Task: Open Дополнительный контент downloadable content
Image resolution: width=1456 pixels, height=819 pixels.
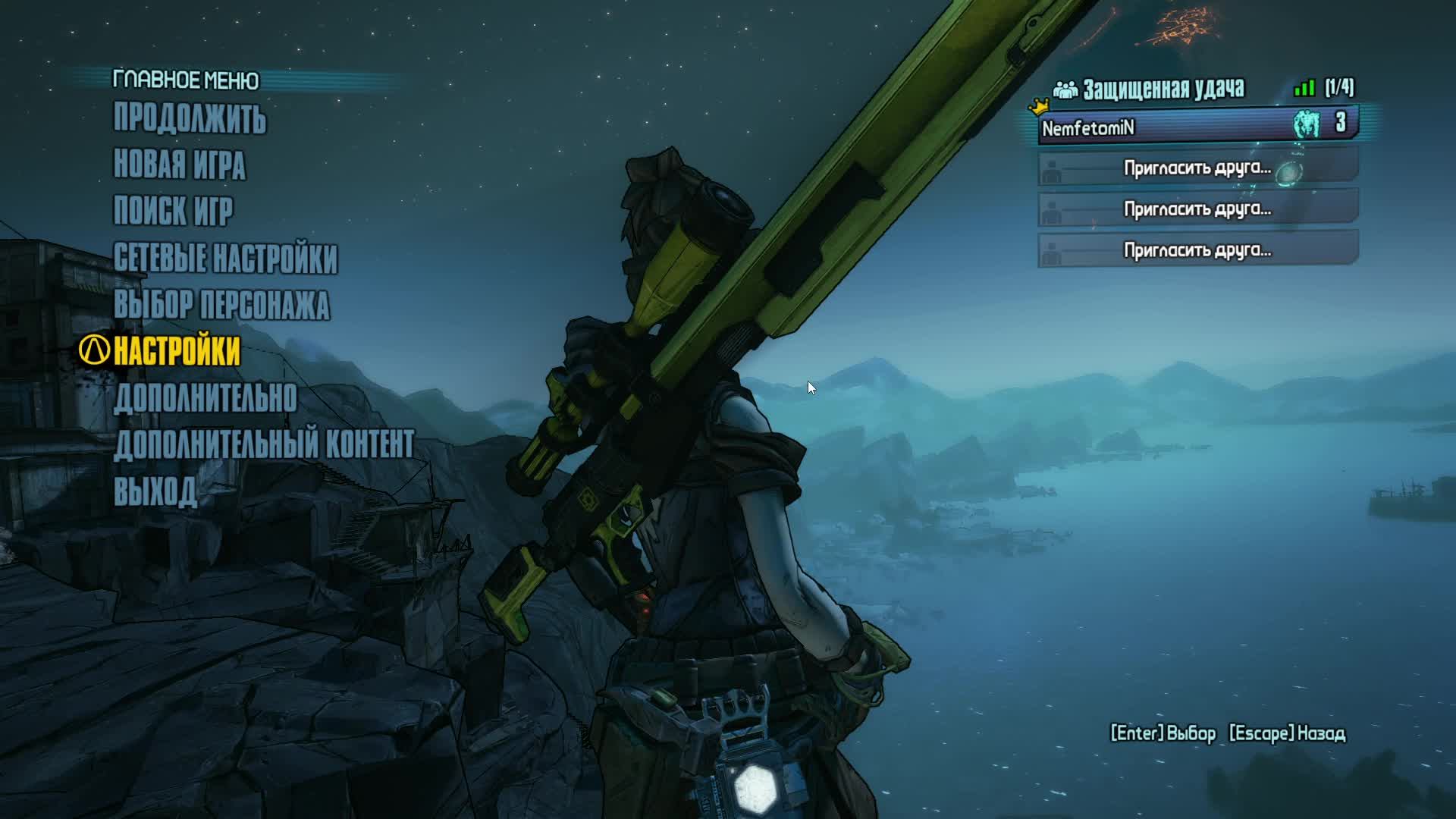Action: (264, 445)
